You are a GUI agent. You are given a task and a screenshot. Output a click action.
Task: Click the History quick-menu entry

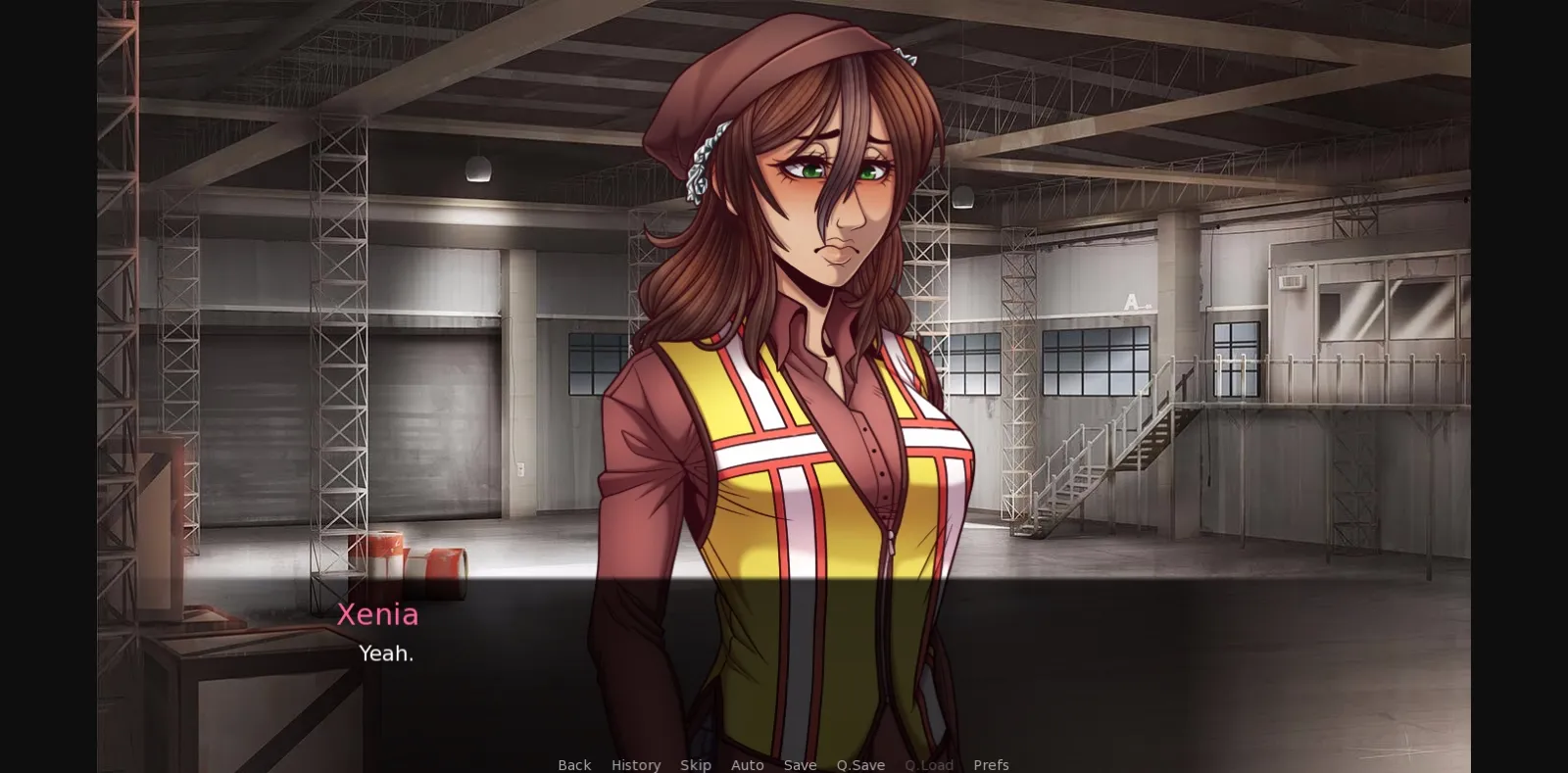point(635,764)
